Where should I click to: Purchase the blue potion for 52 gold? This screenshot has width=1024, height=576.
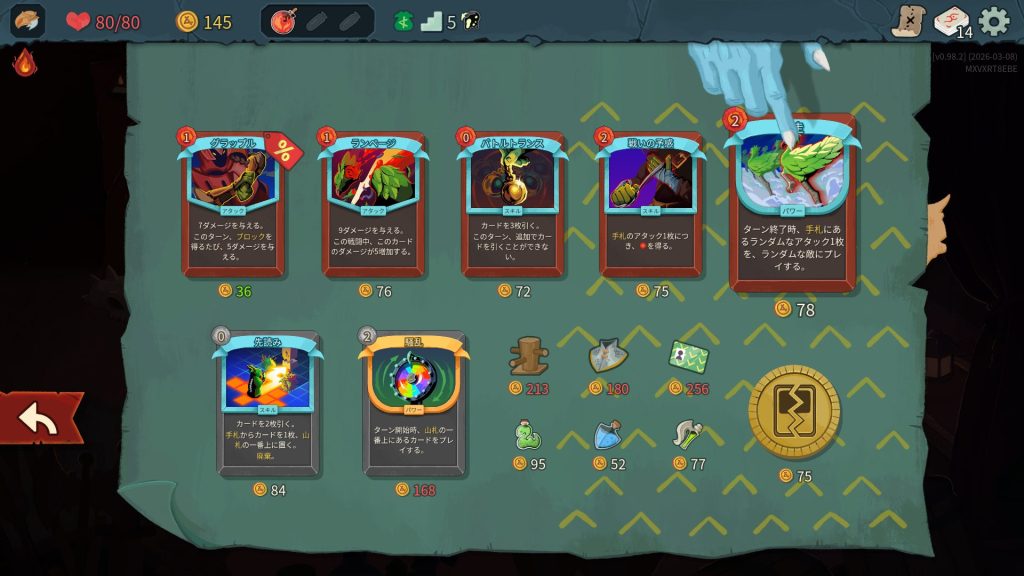pyautogui.click(x=608, y=435)
